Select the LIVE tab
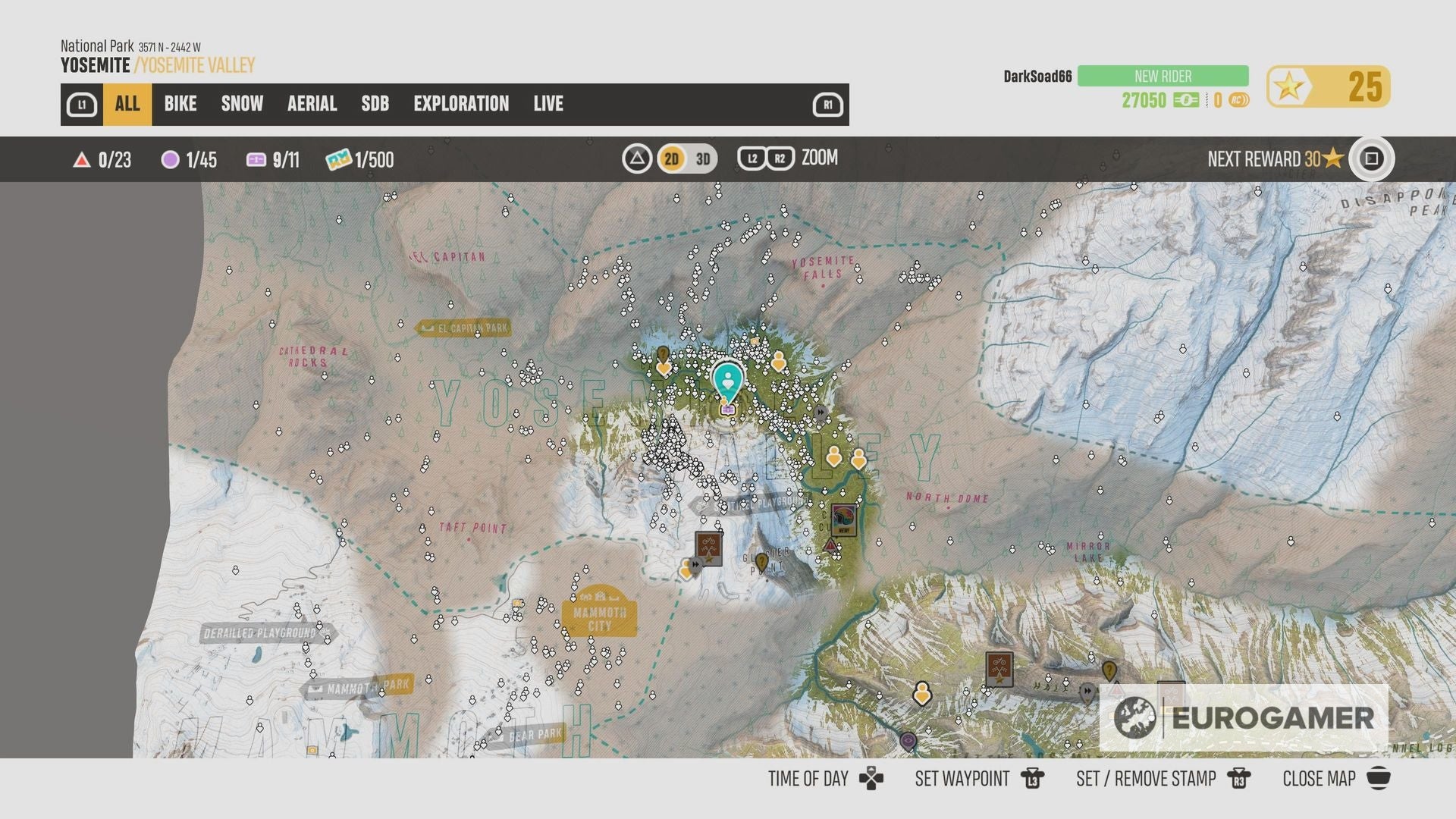Viewport: 1456px width, 819px height. click(548, 104)
